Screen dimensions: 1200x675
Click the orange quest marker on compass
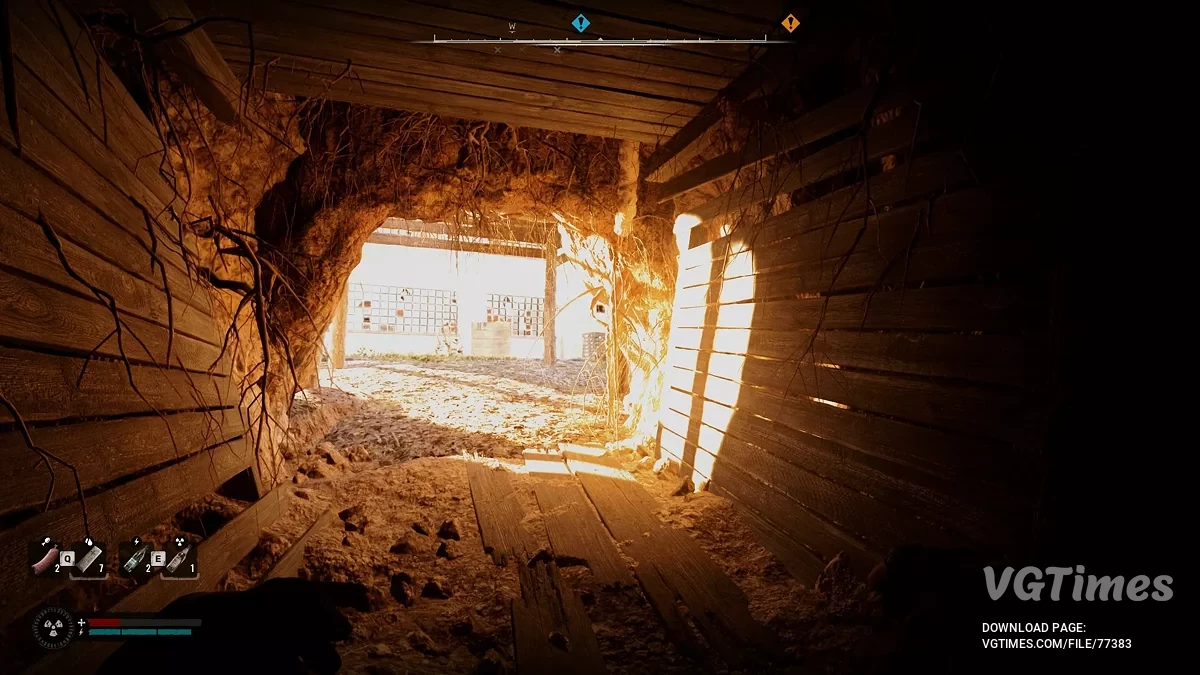[790, 23]
